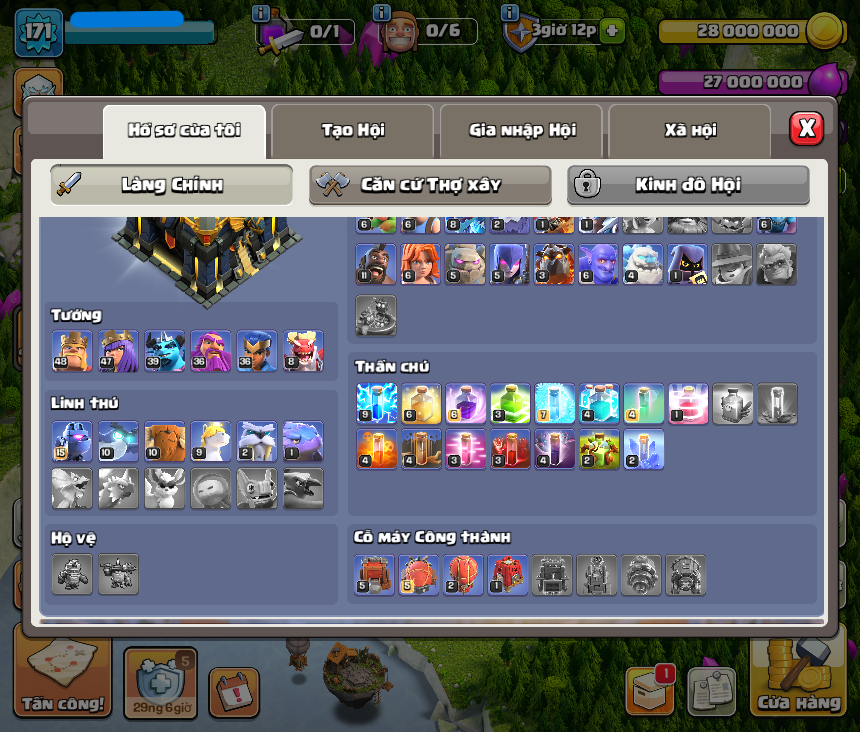Image resolution: width=860 pixels, height=732 pixels.
Task: Select the Wall Wrecker siege machine icon
Action: 376,575
